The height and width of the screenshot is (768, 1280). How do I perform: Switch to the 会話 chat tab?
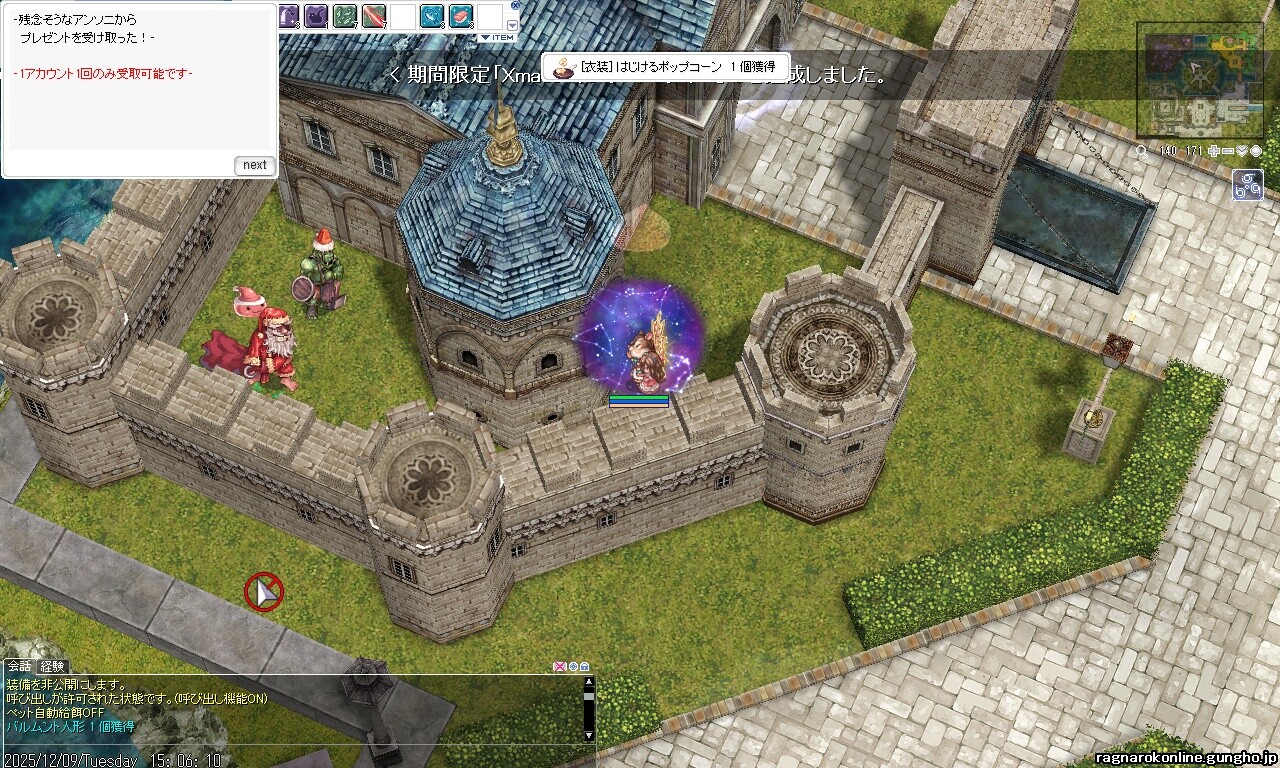[19, 666]
